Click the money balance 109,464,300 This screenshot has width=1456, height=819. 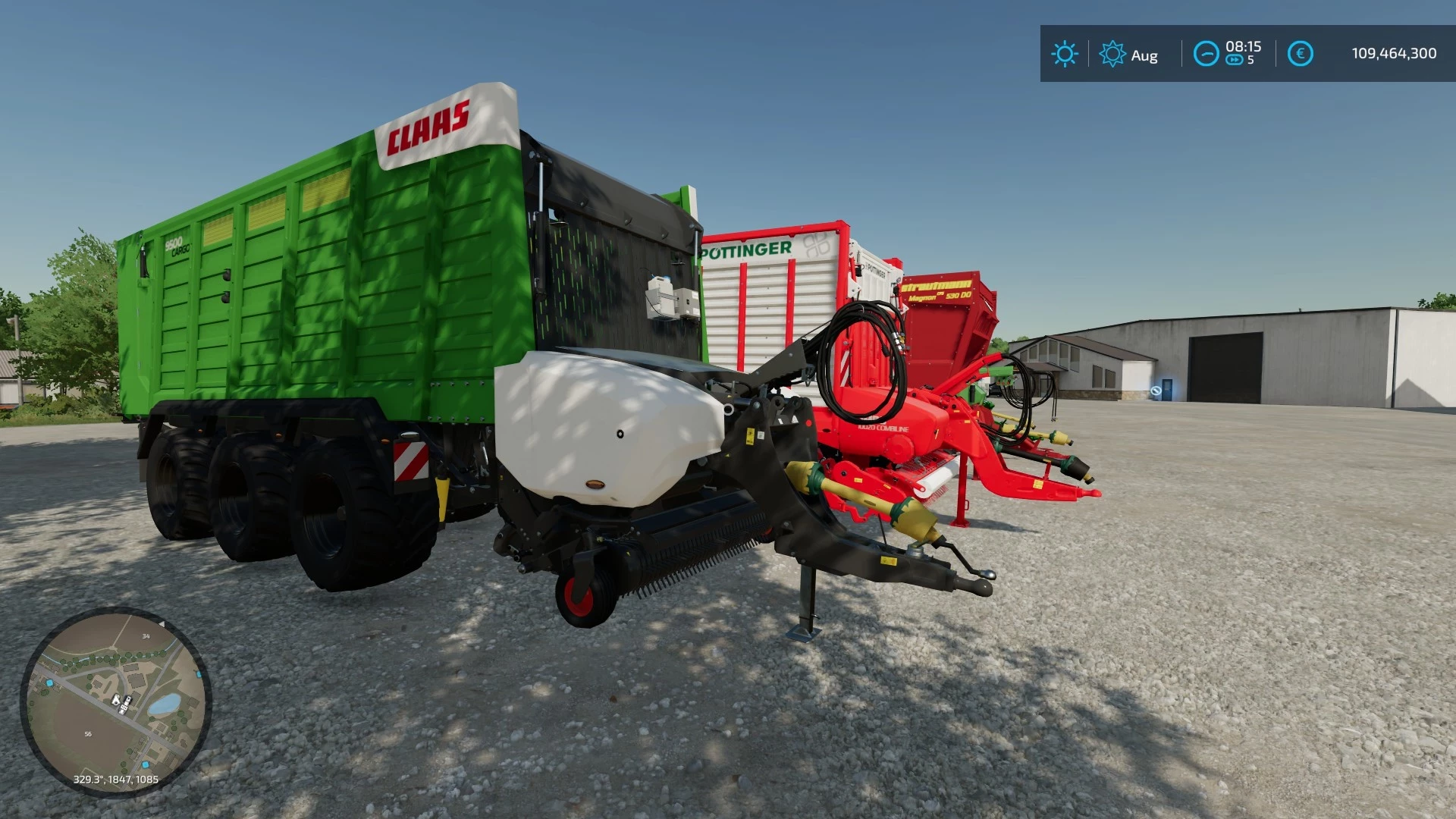pos(1394,52)
